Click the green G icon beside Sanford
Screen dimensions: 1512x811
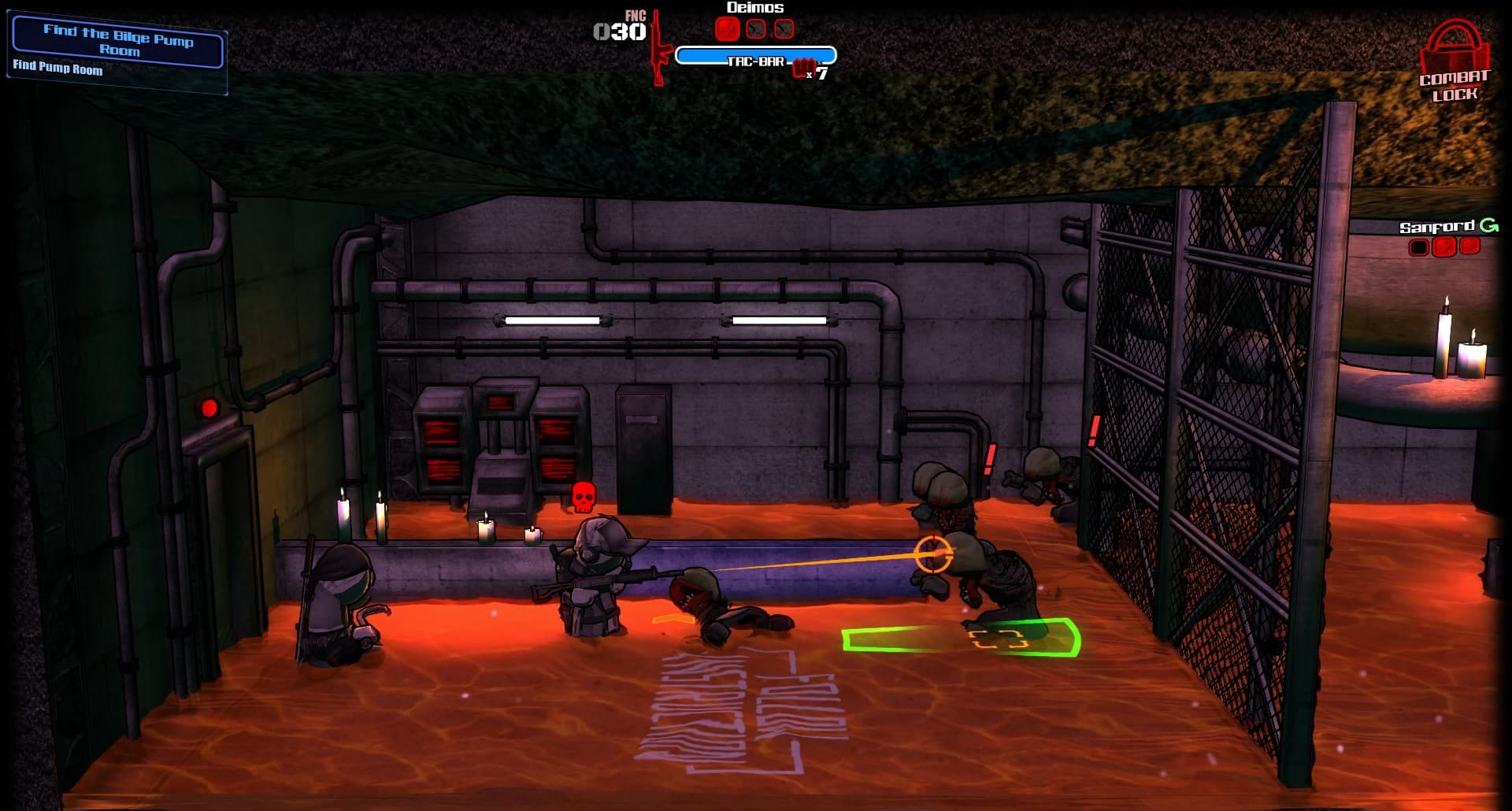[x=1492, y=225]
